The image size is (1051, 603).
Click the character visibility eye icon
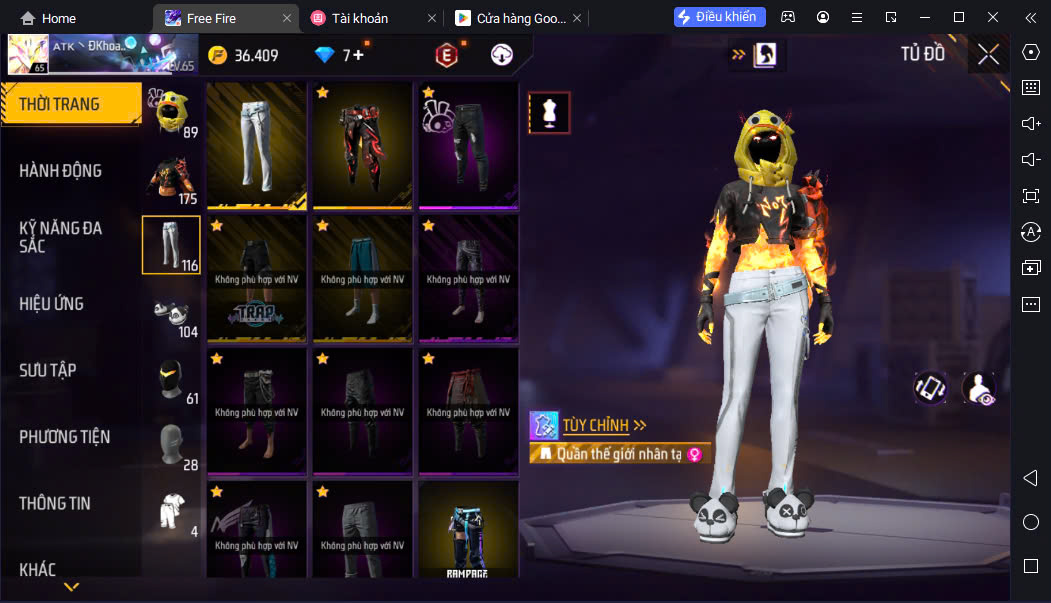pyautogui.click(x=979, y=388)
